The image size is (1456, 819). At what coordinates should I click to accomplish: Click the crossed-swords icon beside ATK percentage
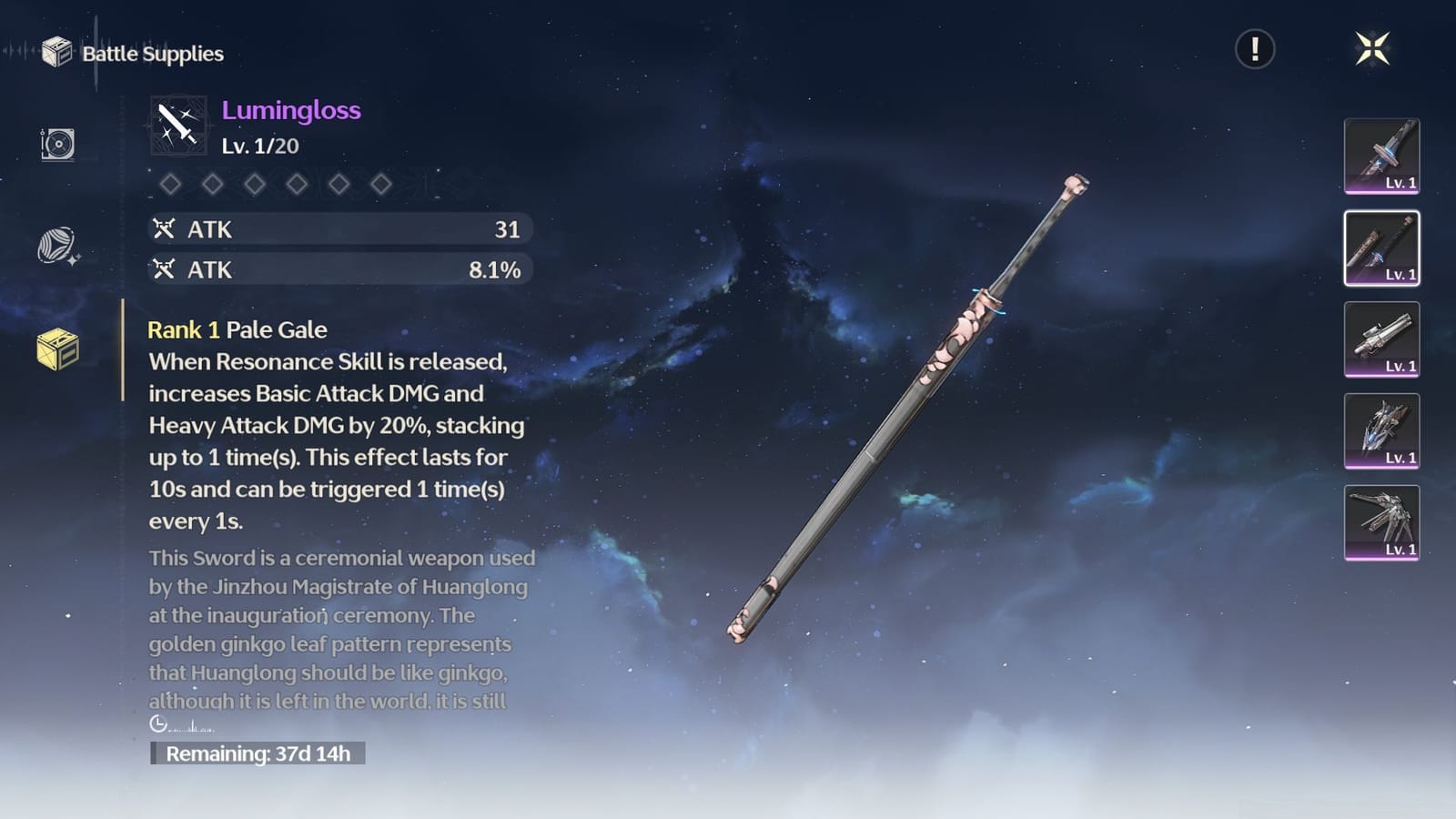coord(165,269)
